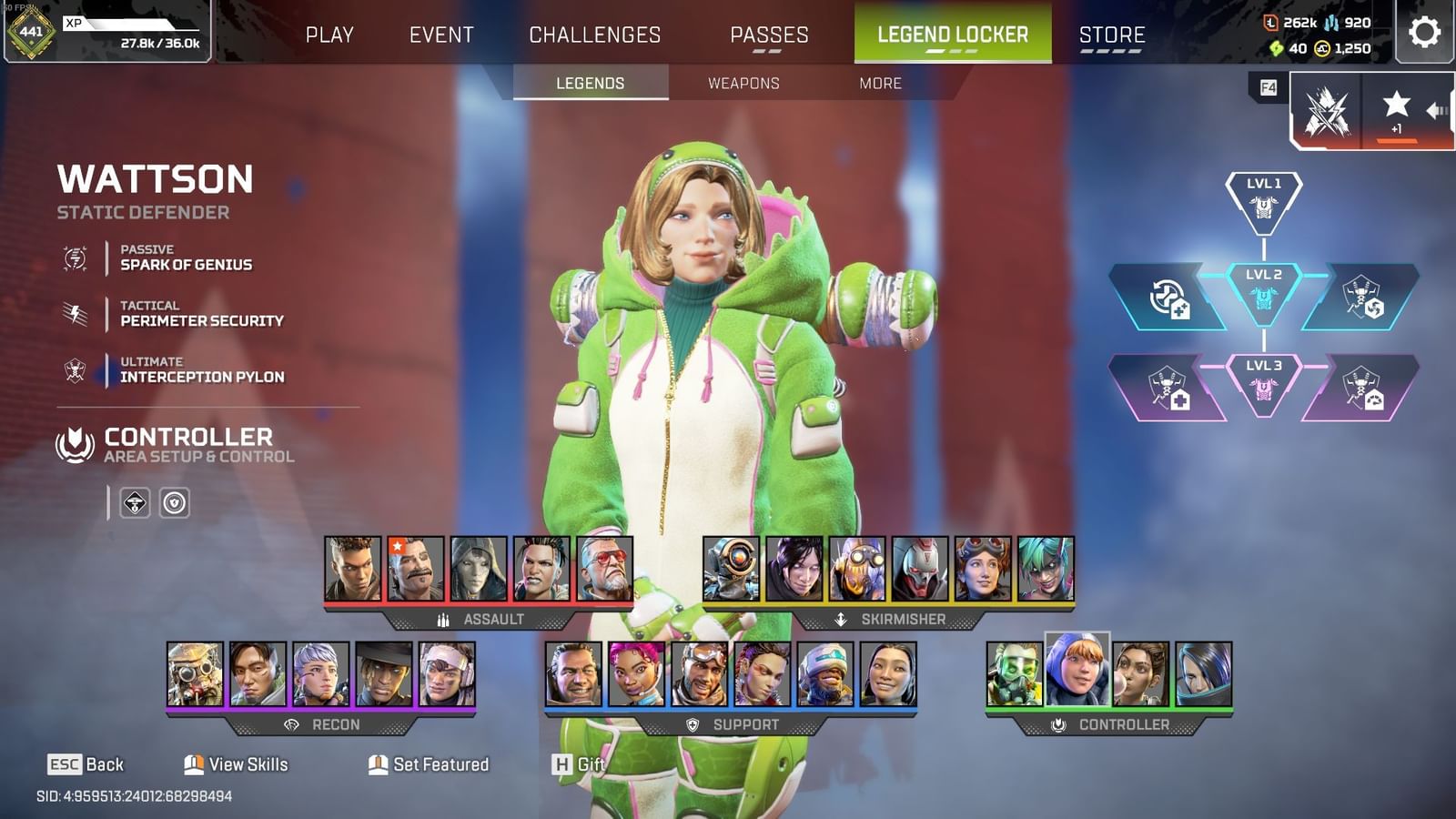Open the Store menu

click(x=1111, y=35)
